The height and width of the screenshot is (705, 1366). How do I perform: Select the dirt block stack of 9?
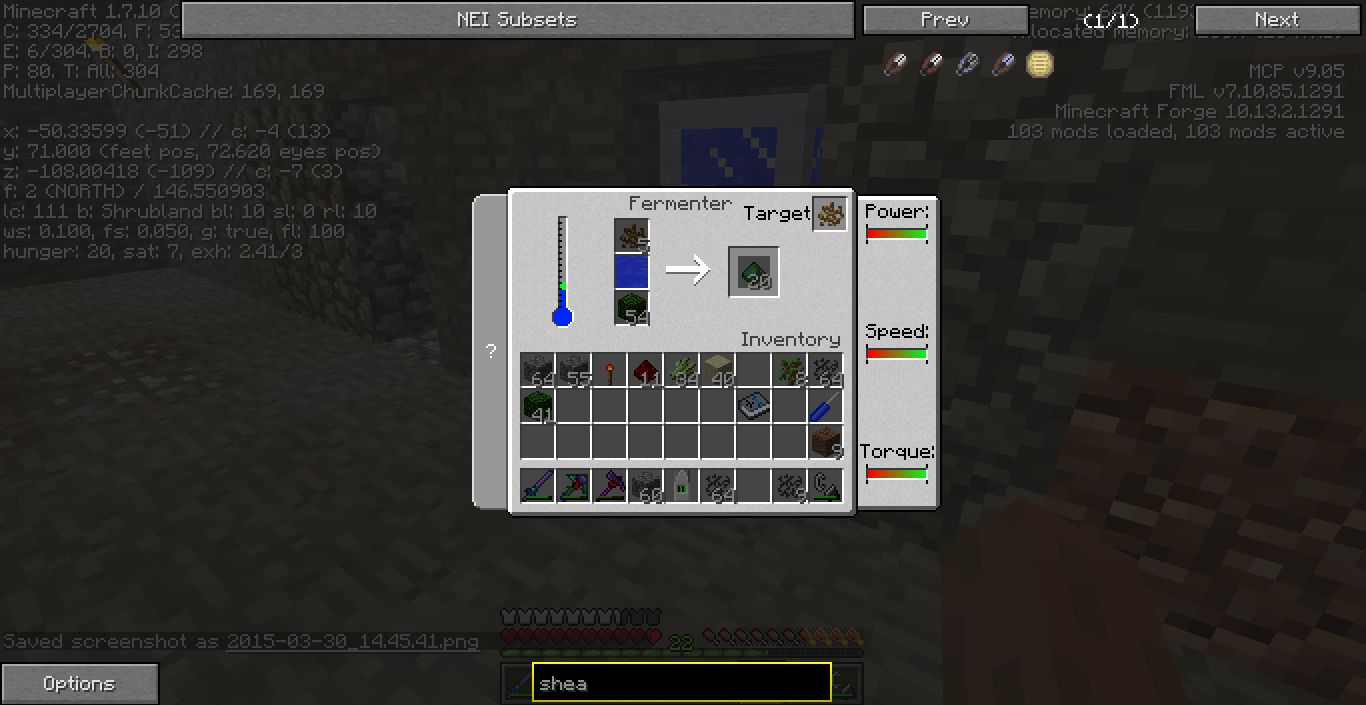pyautogui.click(x=825, y=442)
